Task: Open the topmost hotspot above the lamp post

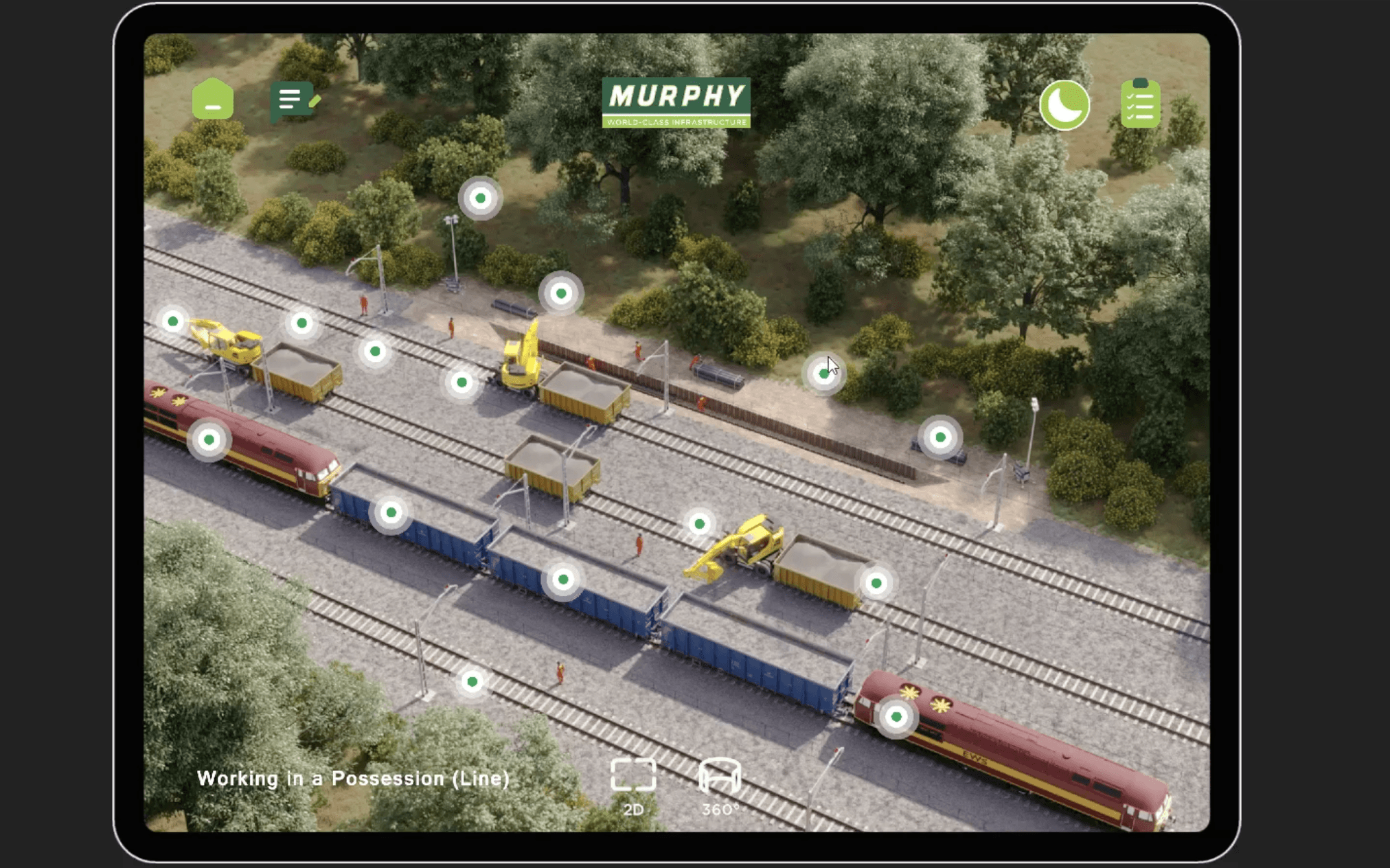Action: [480, 198]
